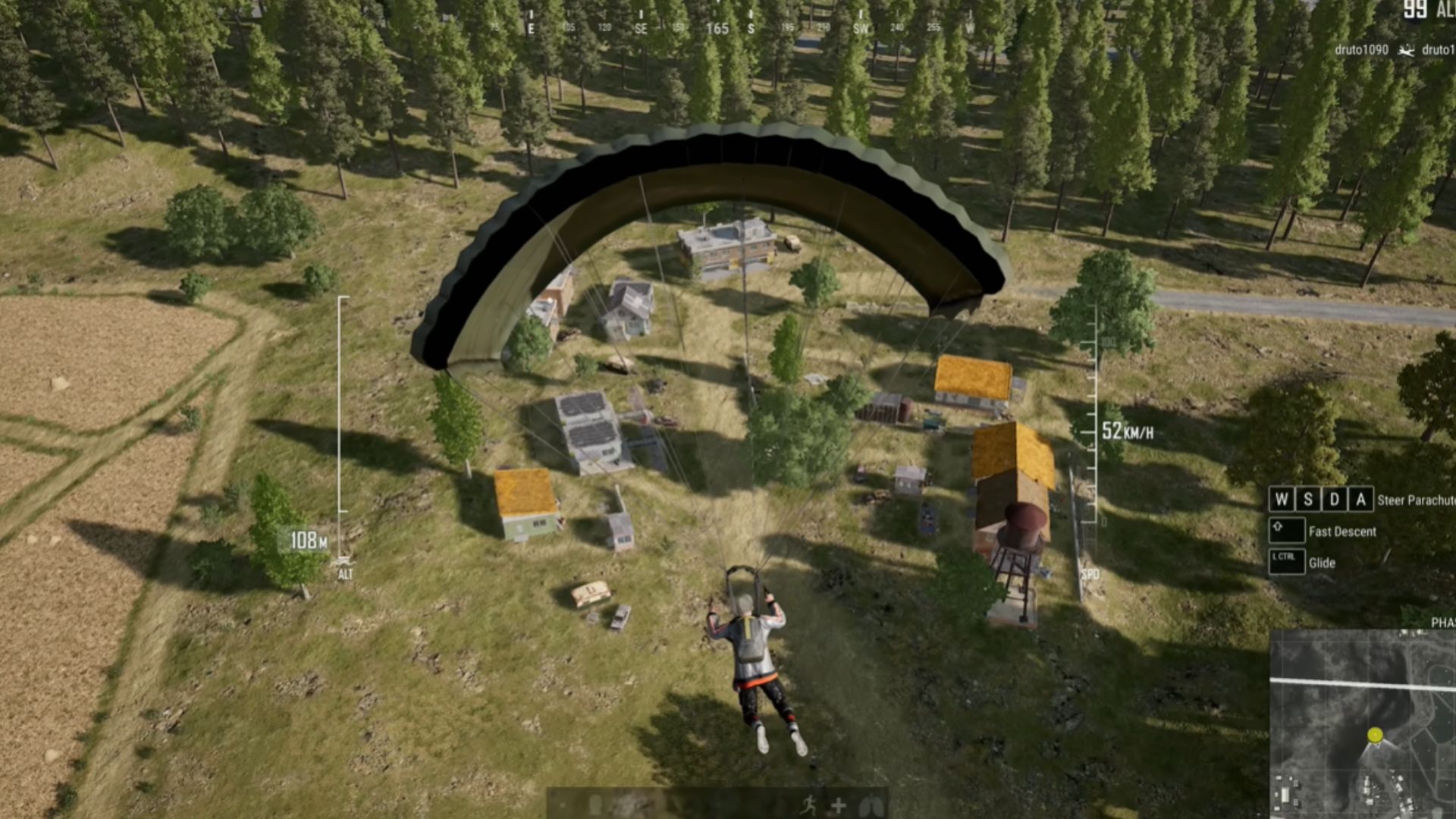Click the lungs breath status icon
The width and height of the screenshot is (1456, 819).
point(870,805)
